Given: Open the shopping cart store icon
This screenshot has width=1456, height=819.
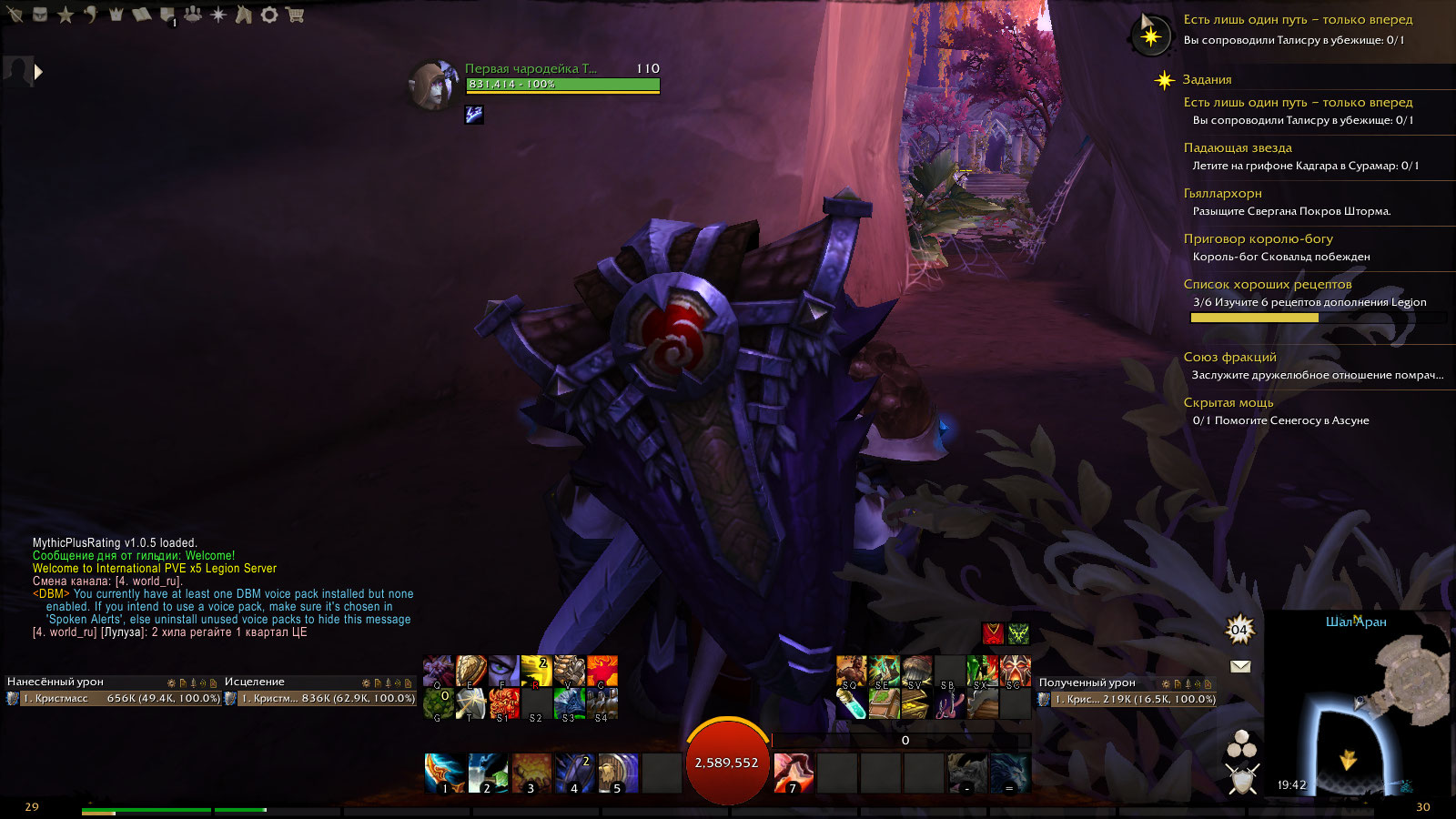Looking at the screenshot, I should tap(295, 15).
